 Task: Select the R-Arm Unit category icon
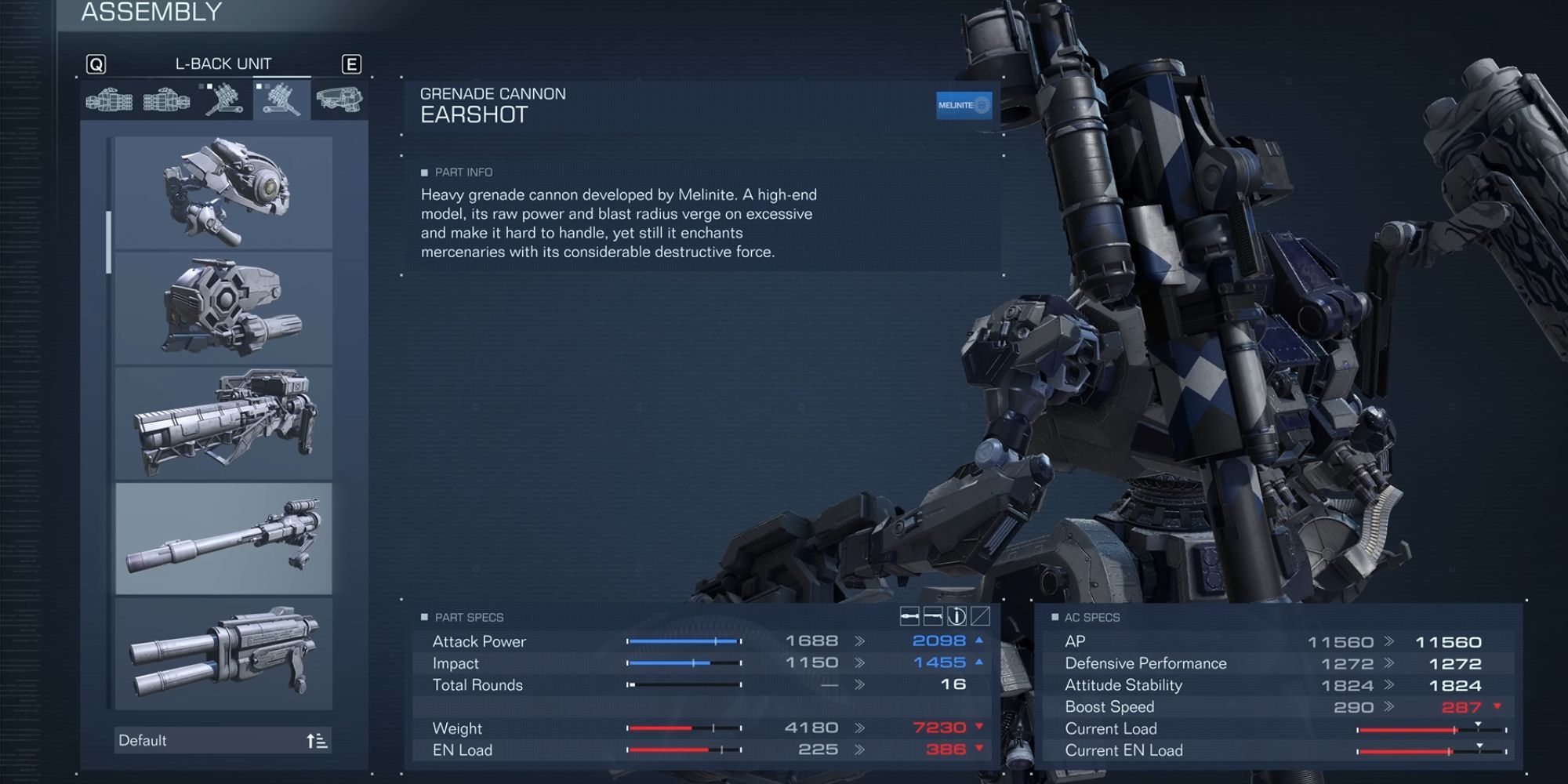tap(108, 100)
